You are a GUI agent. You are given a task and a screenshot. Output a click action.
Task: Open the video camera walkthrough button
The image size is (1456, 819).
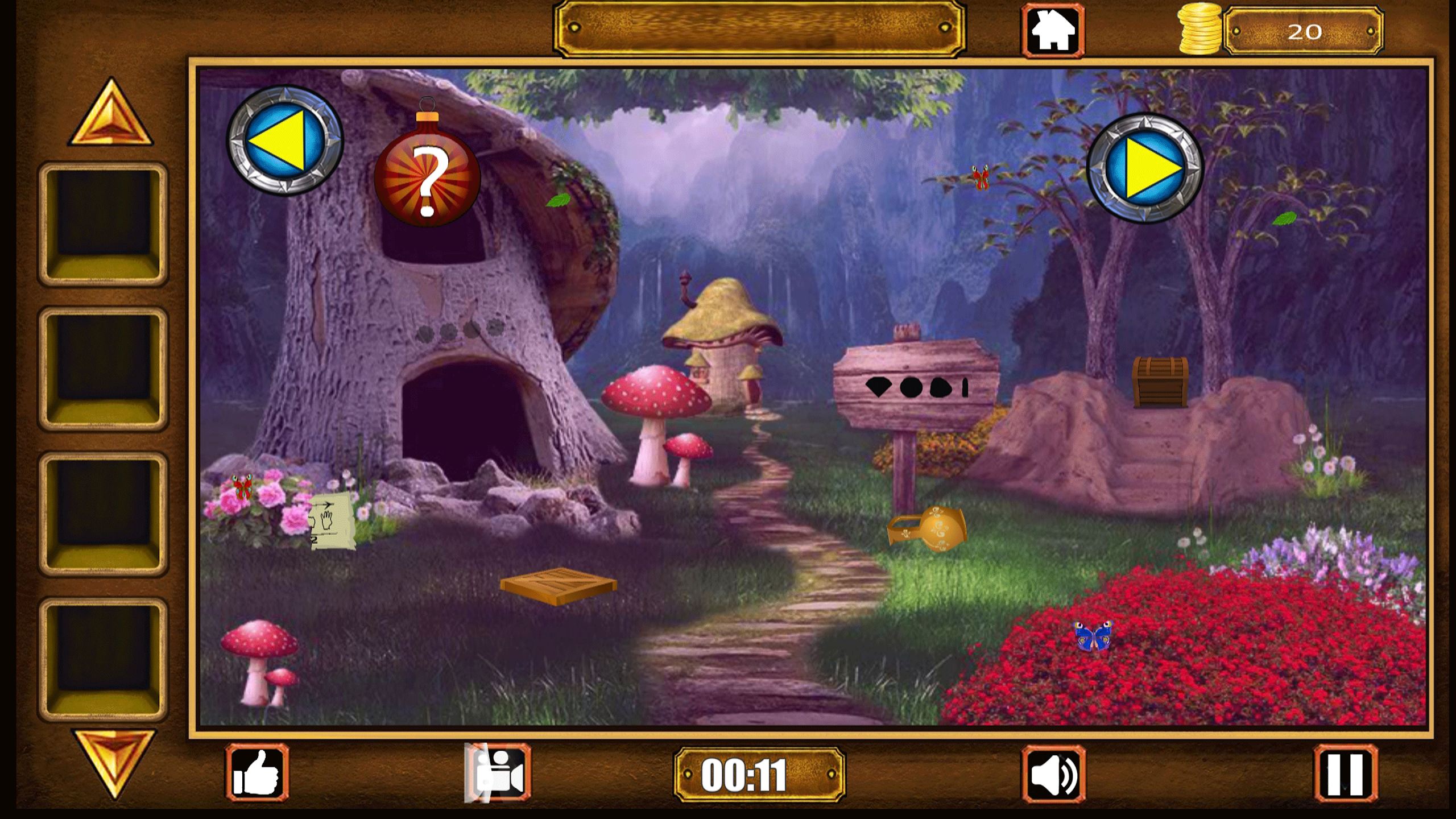tap(499, 773)
